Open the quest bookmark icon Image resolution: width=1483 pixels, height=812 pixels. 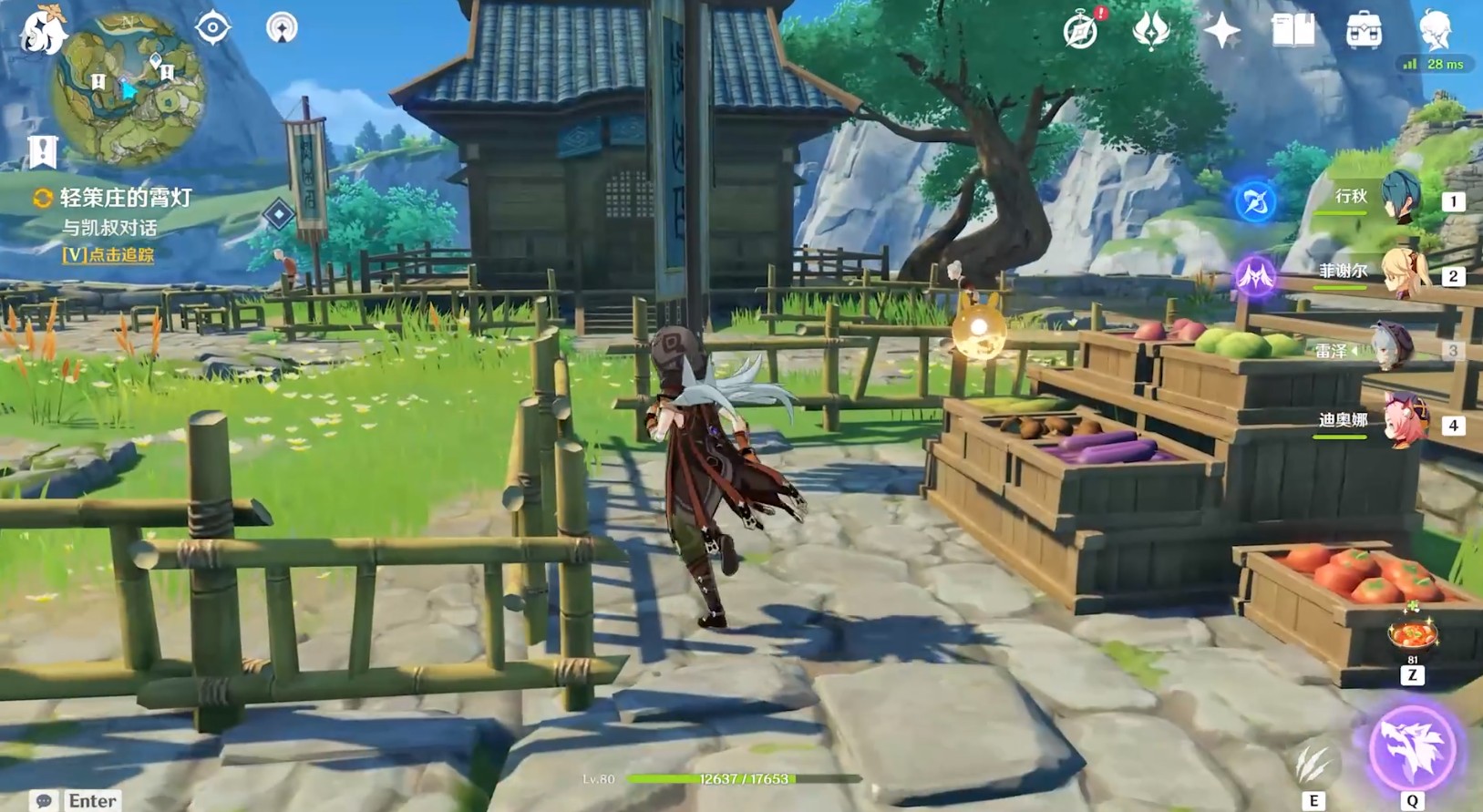coord(43,151)
